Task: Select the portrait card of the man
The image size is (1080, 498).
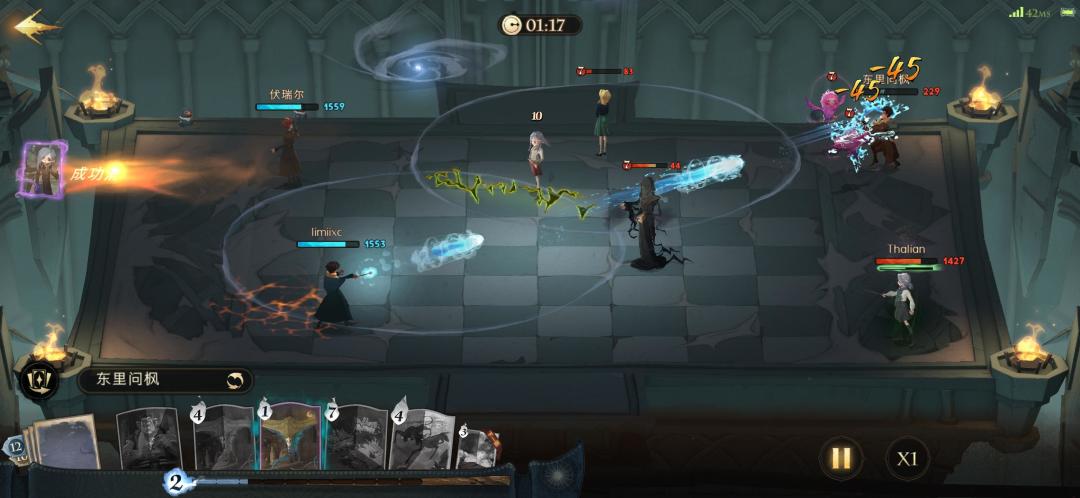Action: [150, 438]
